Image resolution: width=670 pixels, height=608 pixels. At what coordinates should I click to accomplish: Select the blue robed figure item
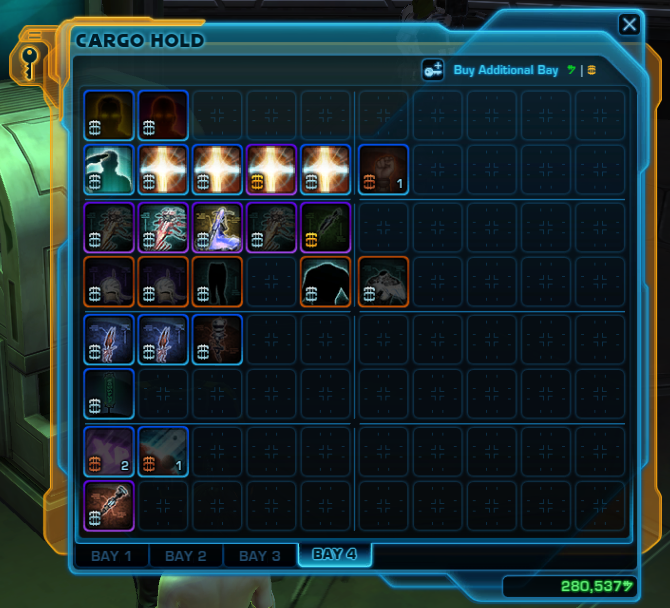click(x=217, y=228)
